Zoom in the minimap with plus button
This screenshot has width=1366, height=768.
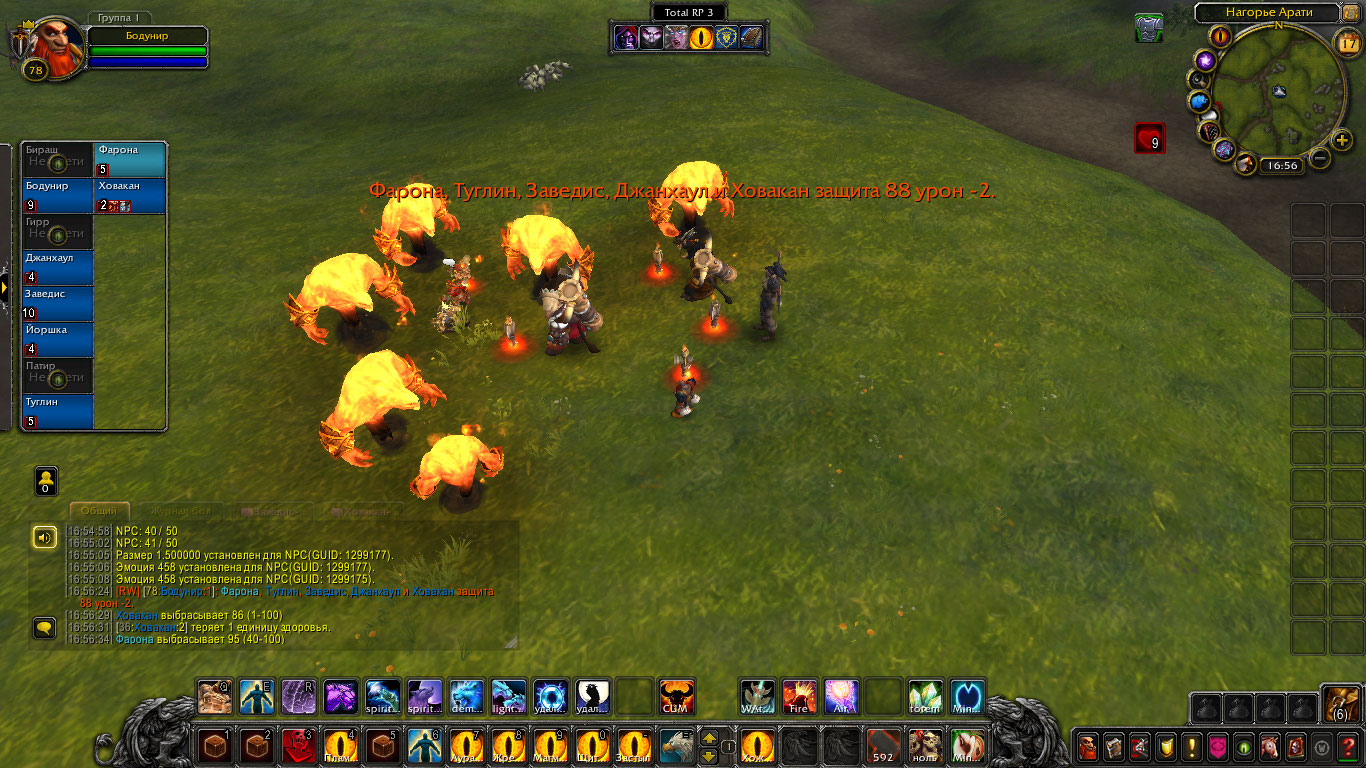click(x=1343, y=140)
